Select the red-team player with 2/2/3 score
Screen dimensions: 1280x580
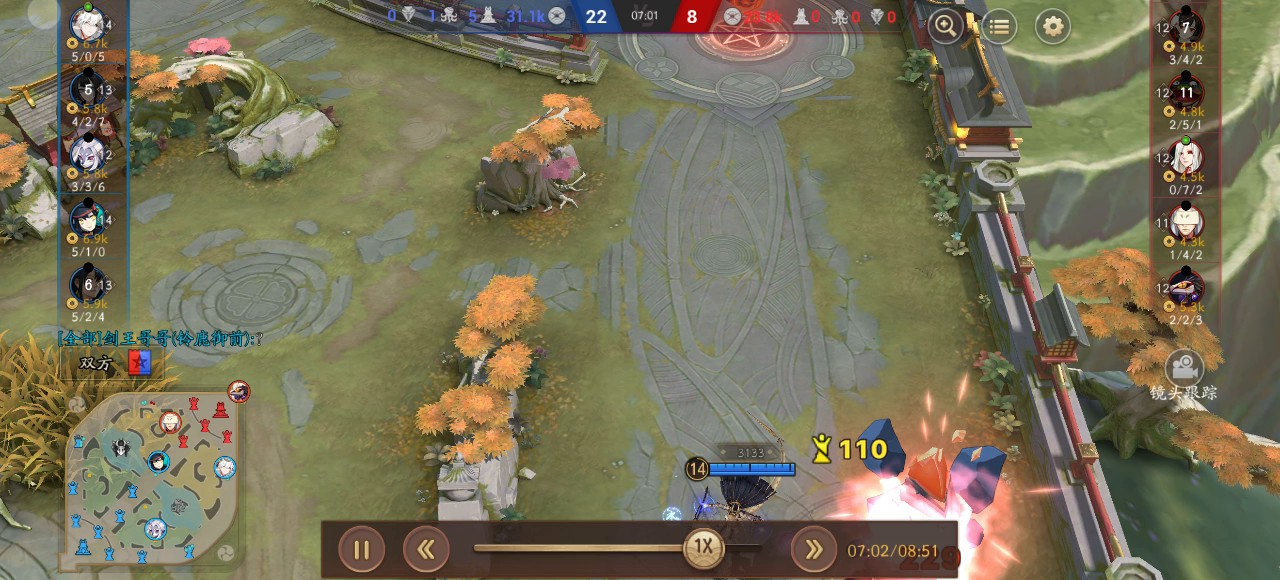pyautogui.click(x=1186, y=288)
